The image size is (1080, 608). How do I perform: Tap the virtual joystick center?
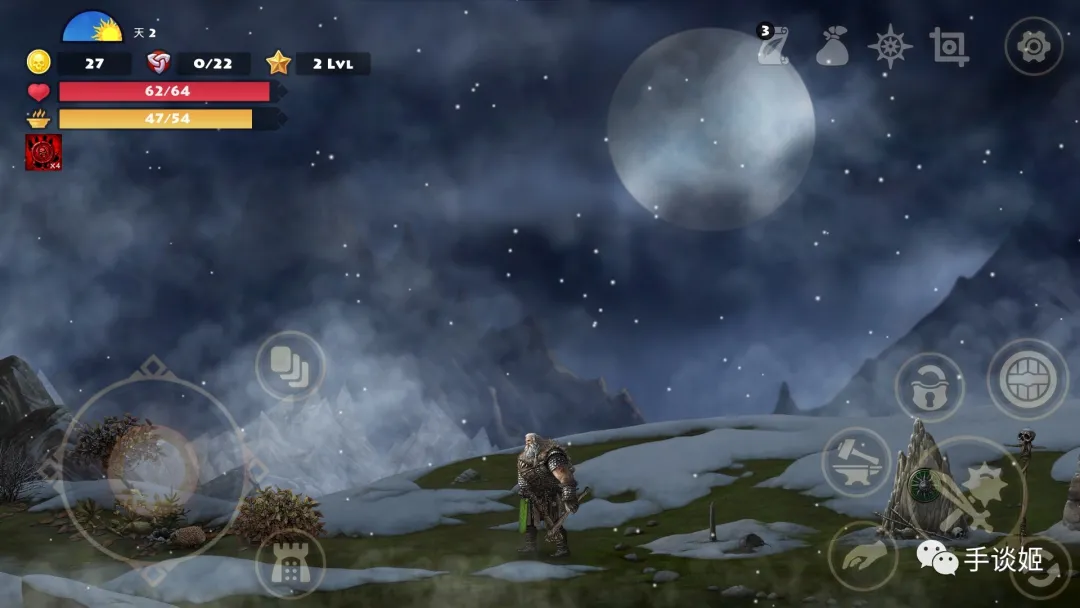[152, 468]
